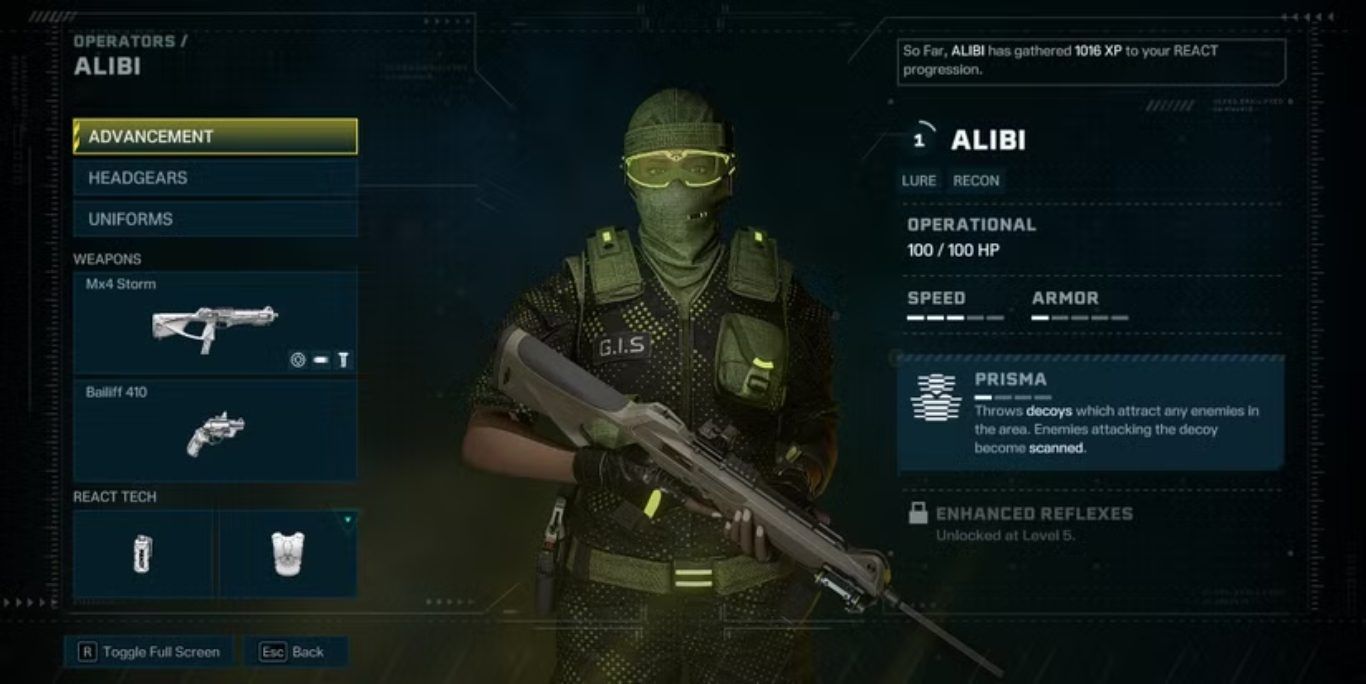This screenshot has height=684, width=1366.
Task: Click the Toggle Full Screen button
Action: pyautogui.click(x=149, y=652)
